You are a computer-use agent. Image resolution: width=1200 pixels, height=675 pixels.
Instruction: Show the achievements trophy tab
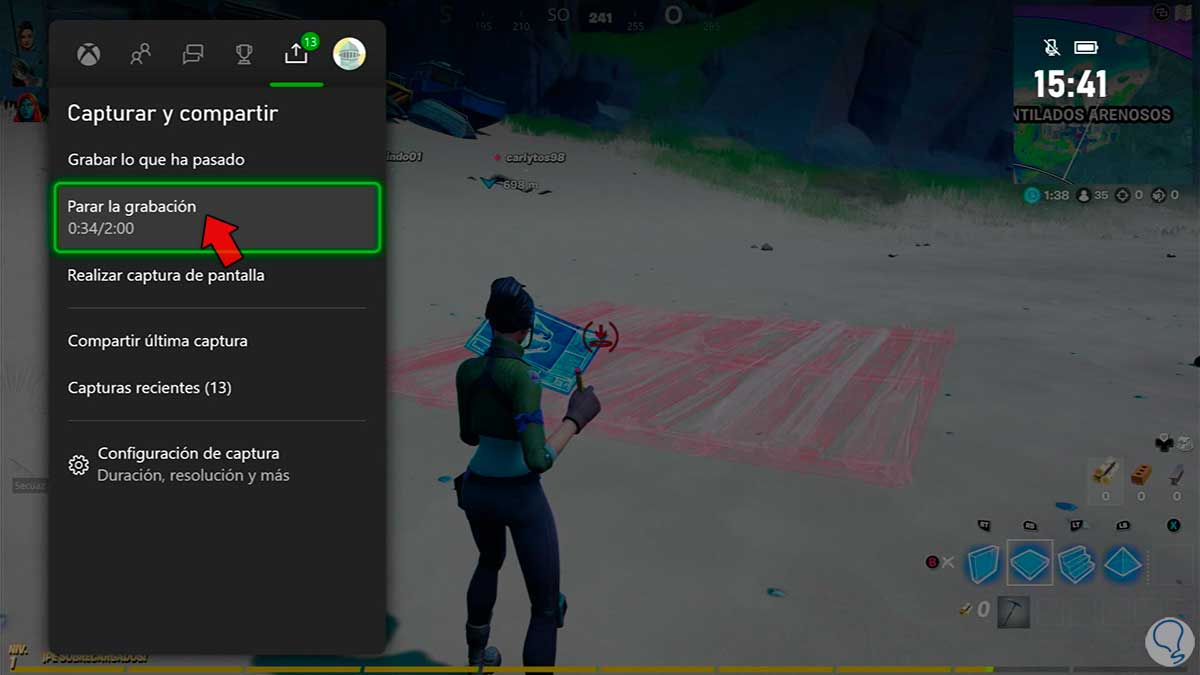(x=244, y=54)
